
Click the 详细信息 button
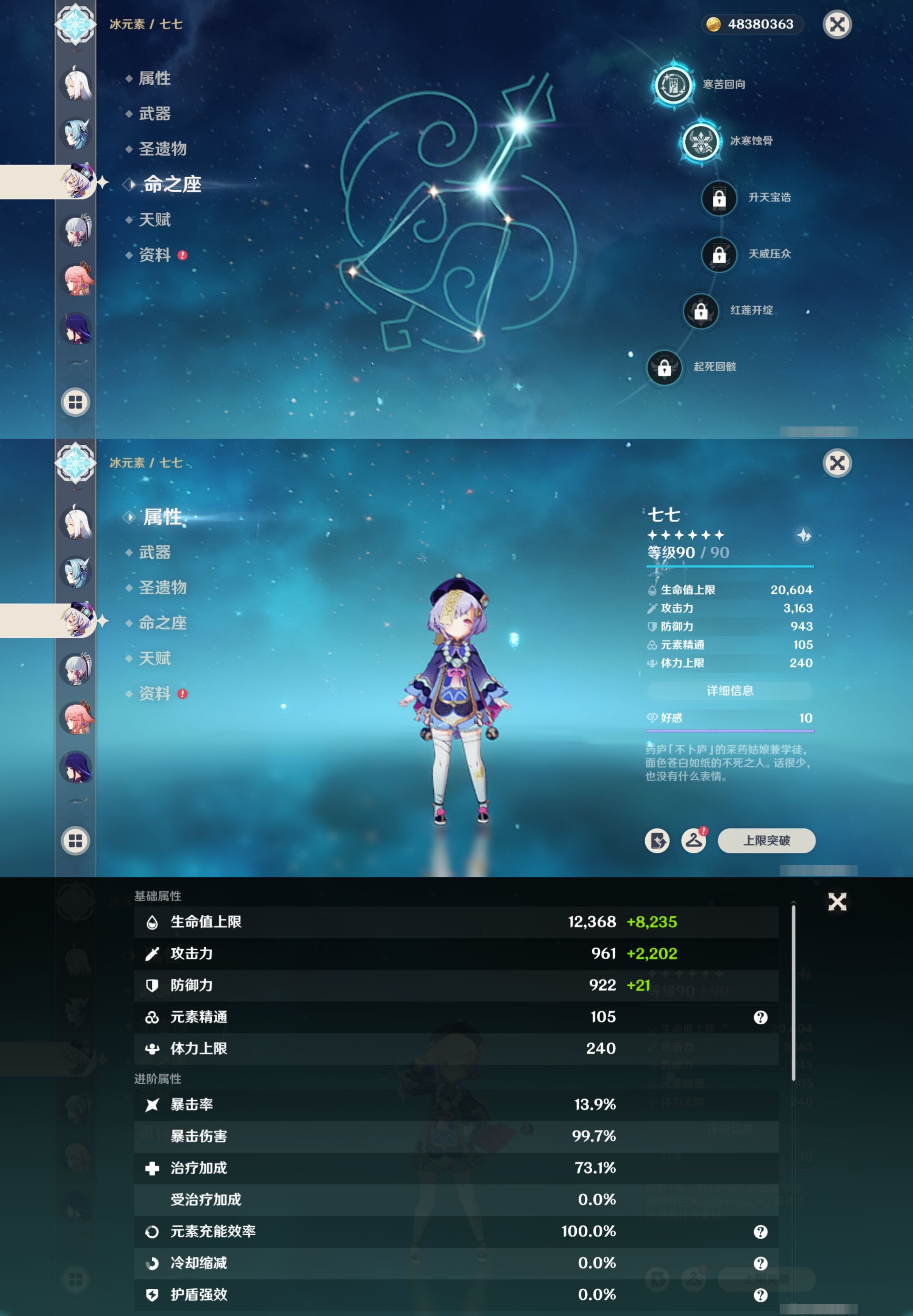tap(729, 691)
